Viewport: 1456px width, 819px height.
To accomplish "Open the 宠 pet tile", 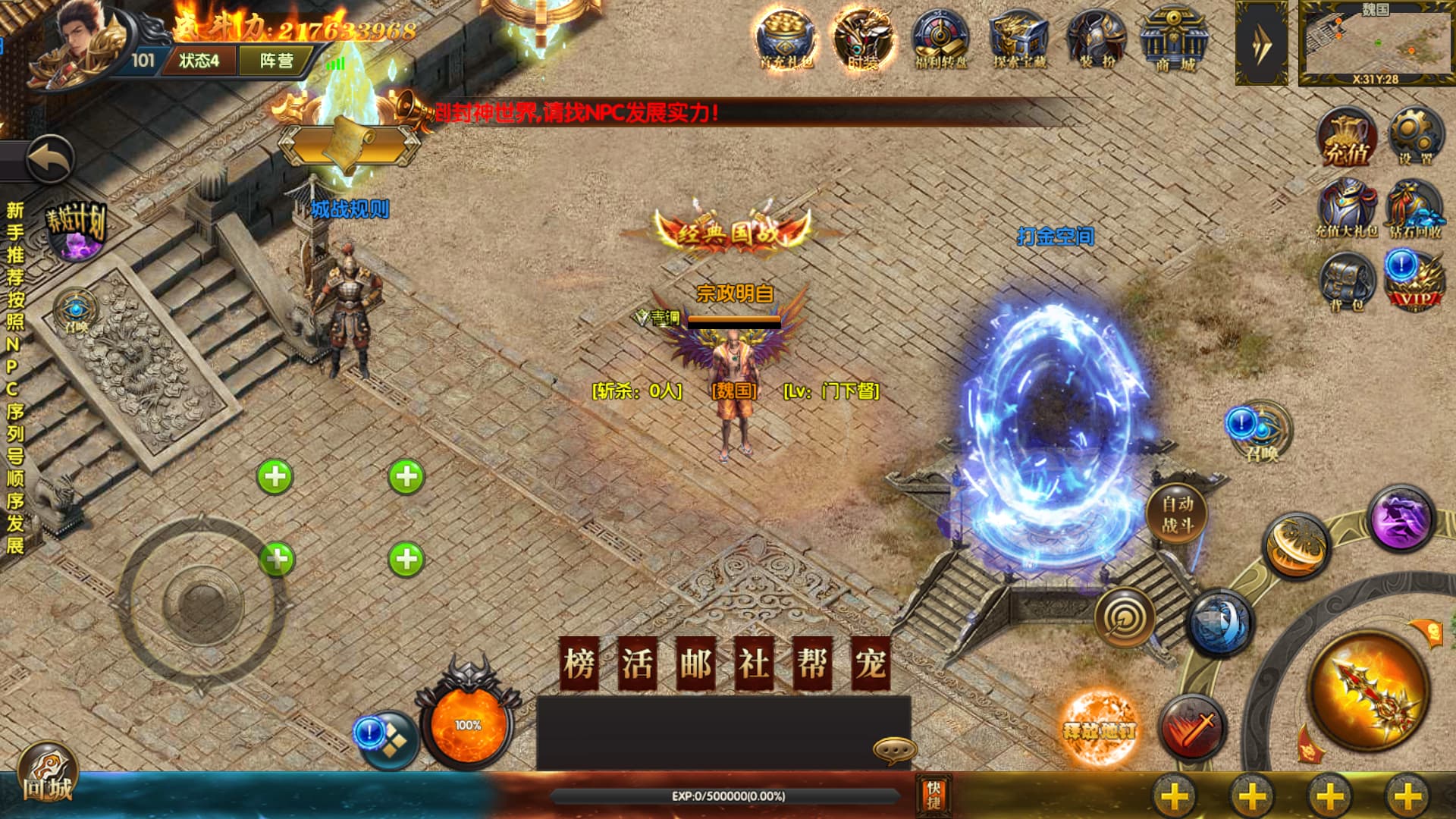I will click(870, 664).
